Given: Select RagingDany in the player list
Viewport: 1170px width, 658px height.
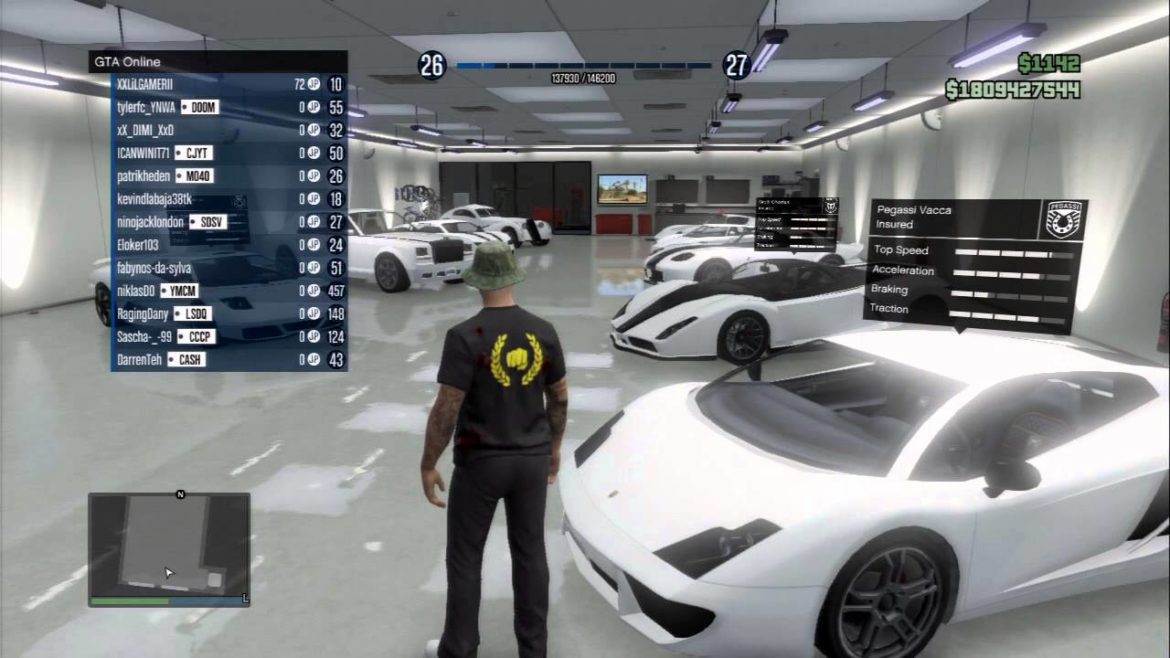Looking at the screenshot, I should 141,314.
